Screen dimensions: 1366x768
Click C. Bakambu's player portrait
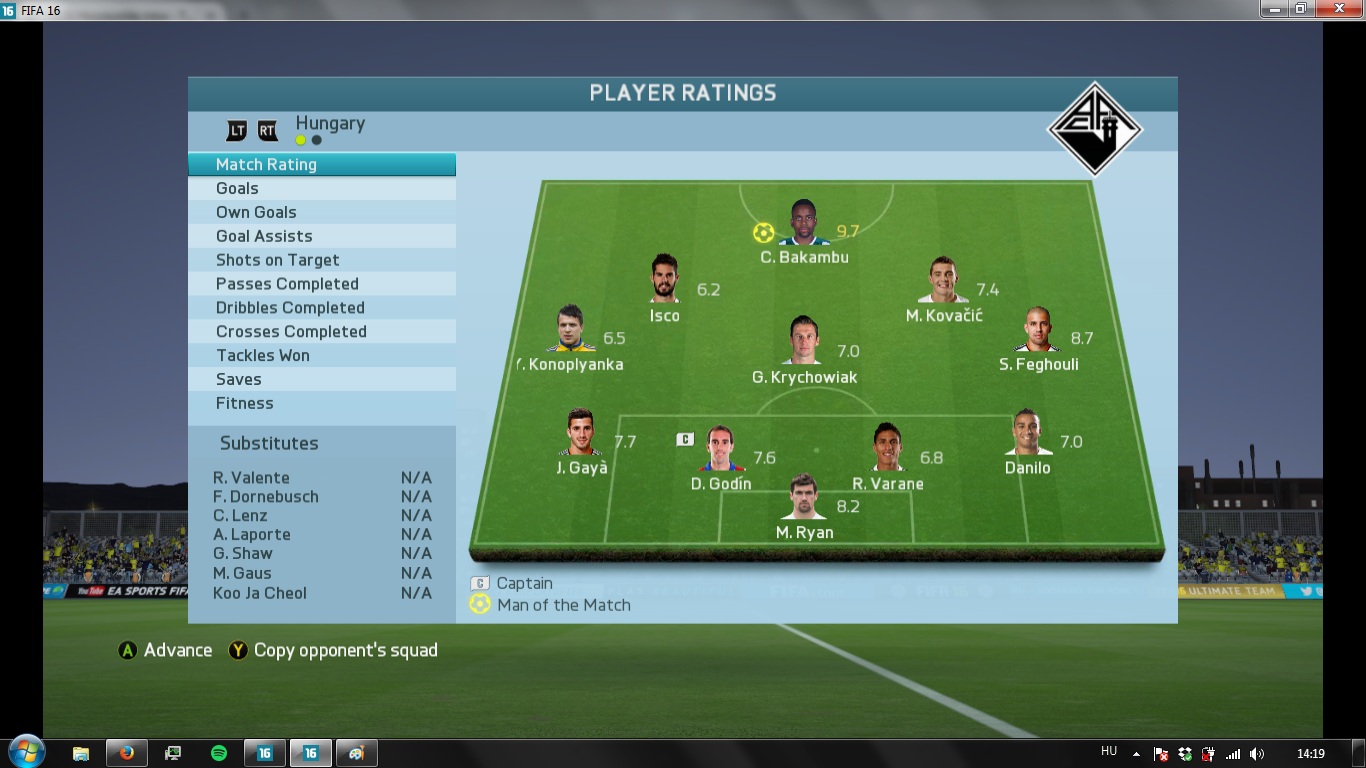[x=804, y=224]
